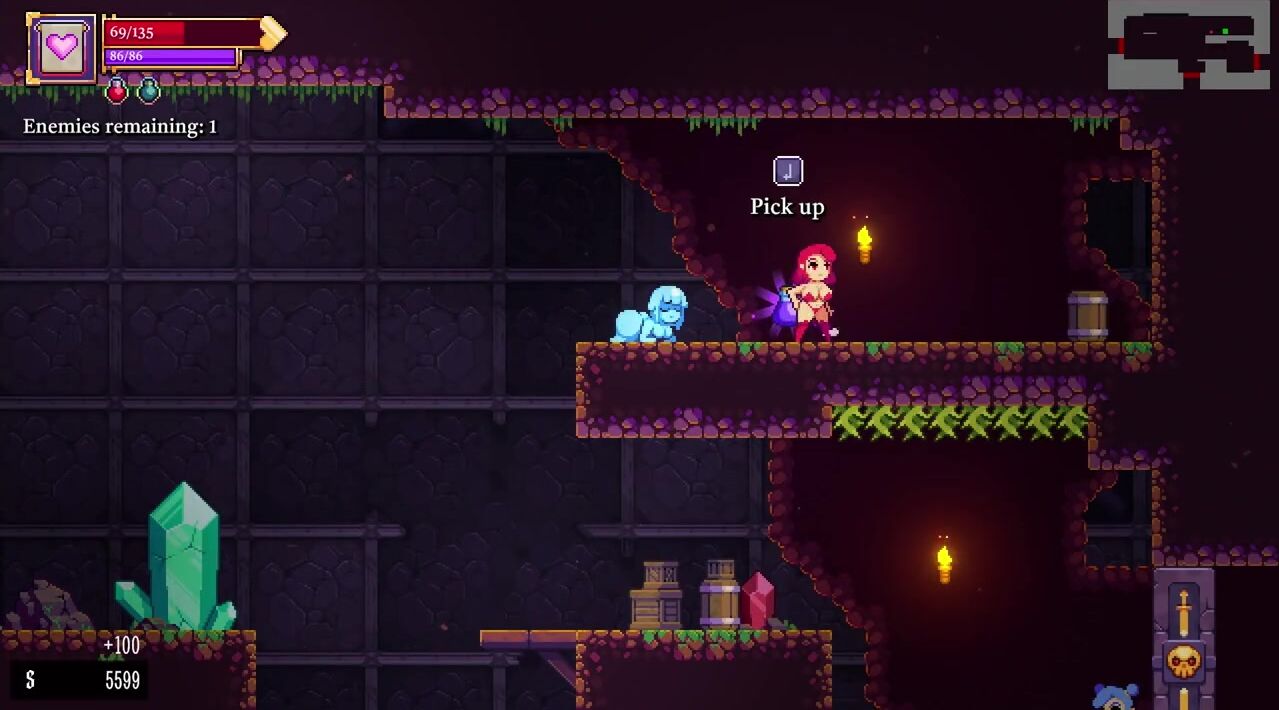This screenshot has height=710, width=1279.
Task: Click the pink heart portrait icon
Action: (62, 48)
